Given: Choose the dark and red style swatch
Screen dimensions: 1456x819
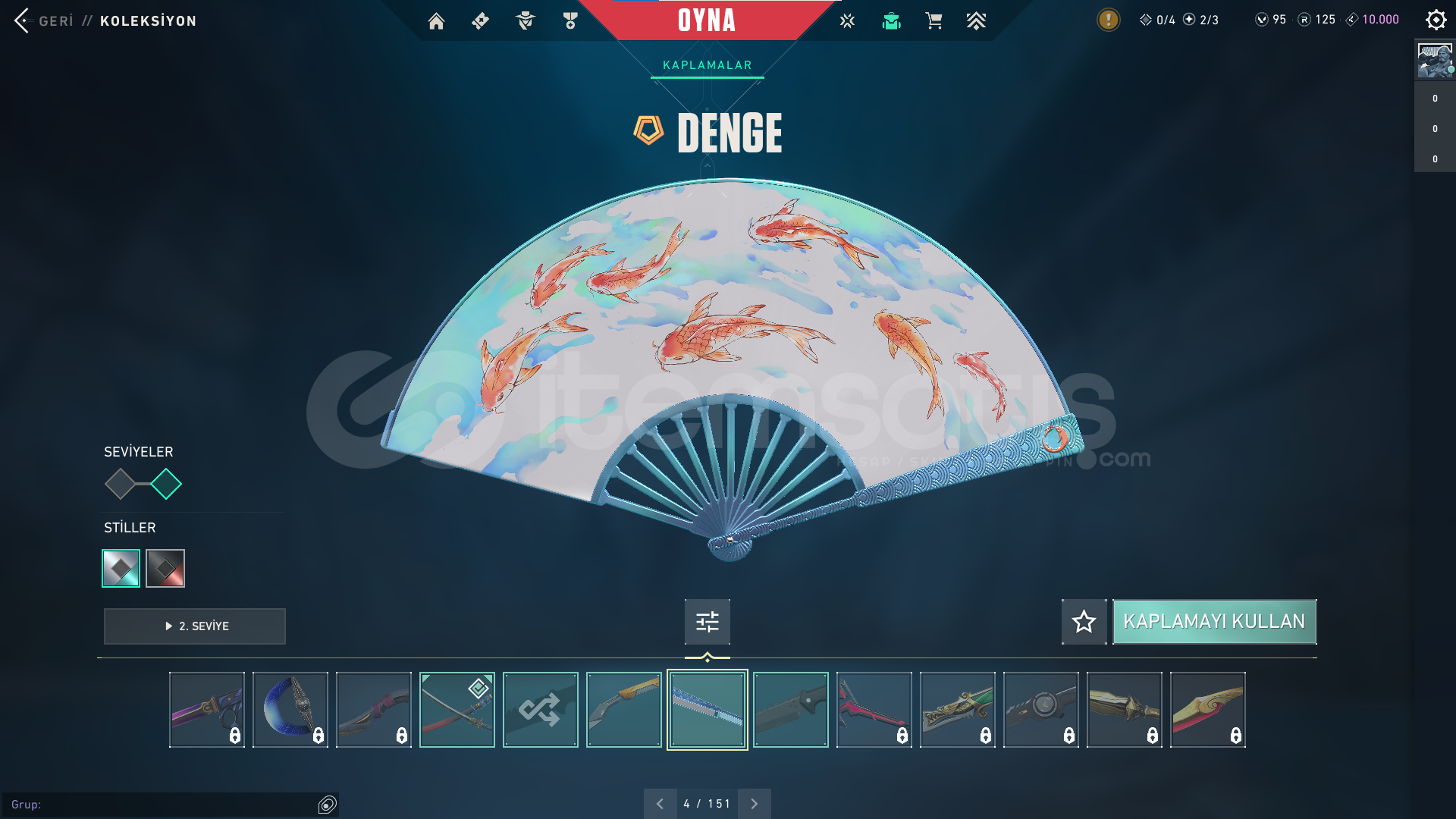Looking at the screenshot, I should 165,568.
